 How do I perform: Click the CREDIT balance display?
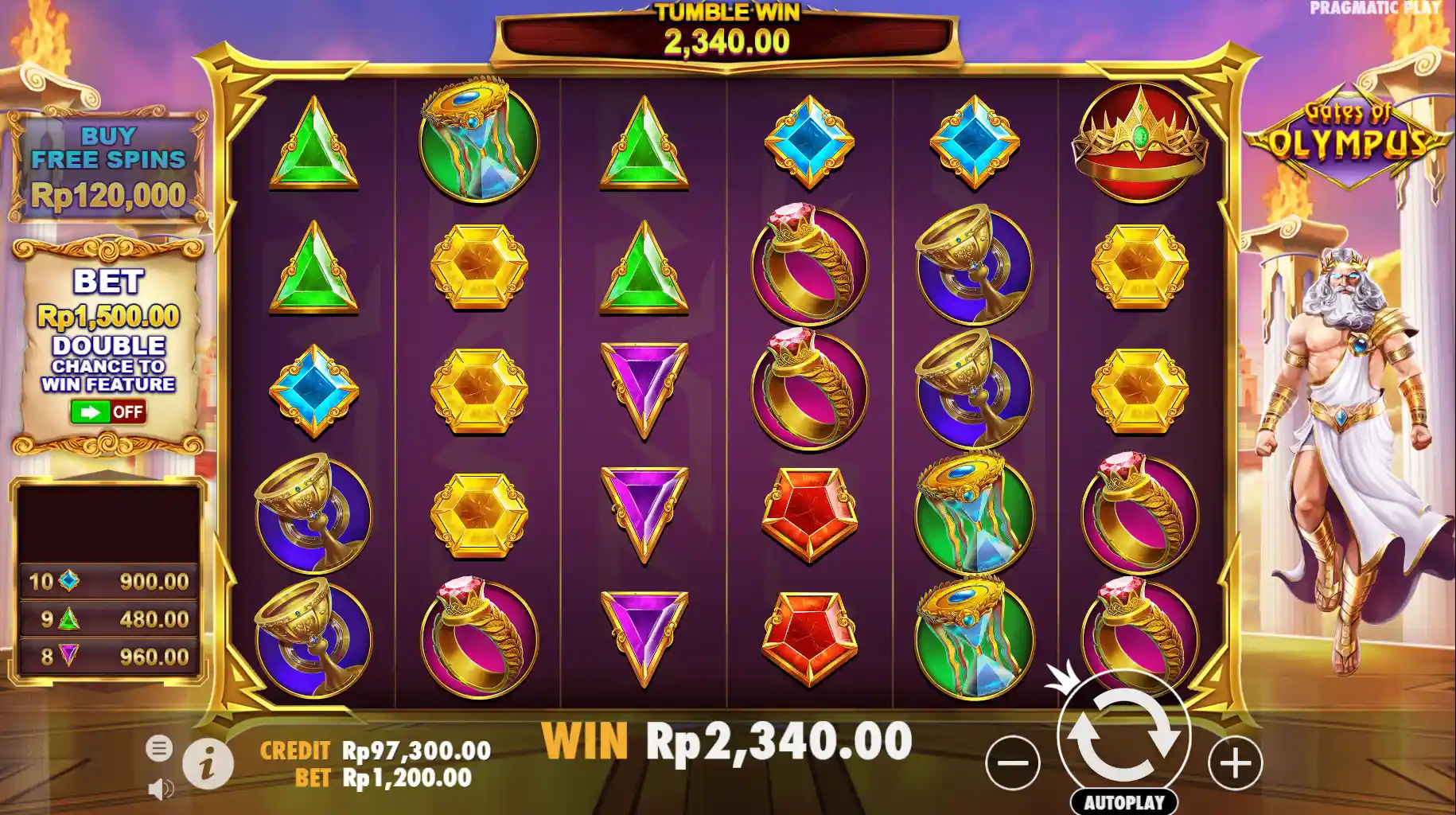click(374, 748)
